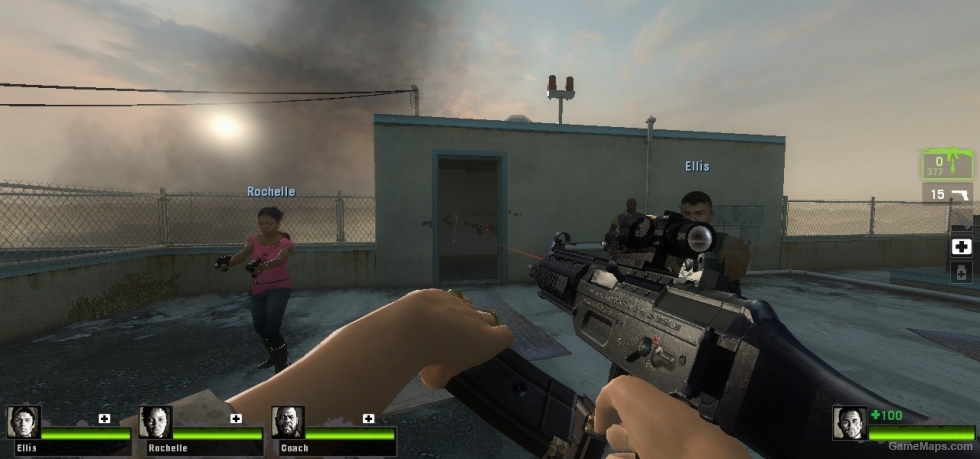The height and width of the screenshot is (459, 980).
Task: Click the medkit icon above Coach's health bar
Action: click(368, 418)
